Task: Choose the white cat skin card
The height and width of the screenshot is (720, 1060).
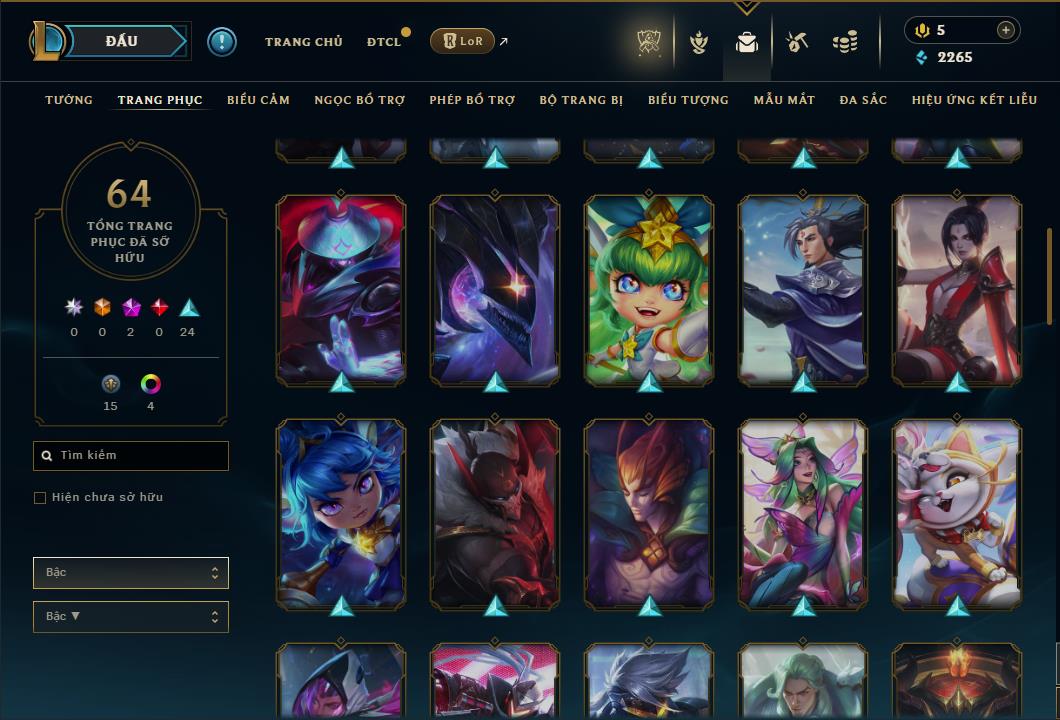Action: (x=957, y=514)
